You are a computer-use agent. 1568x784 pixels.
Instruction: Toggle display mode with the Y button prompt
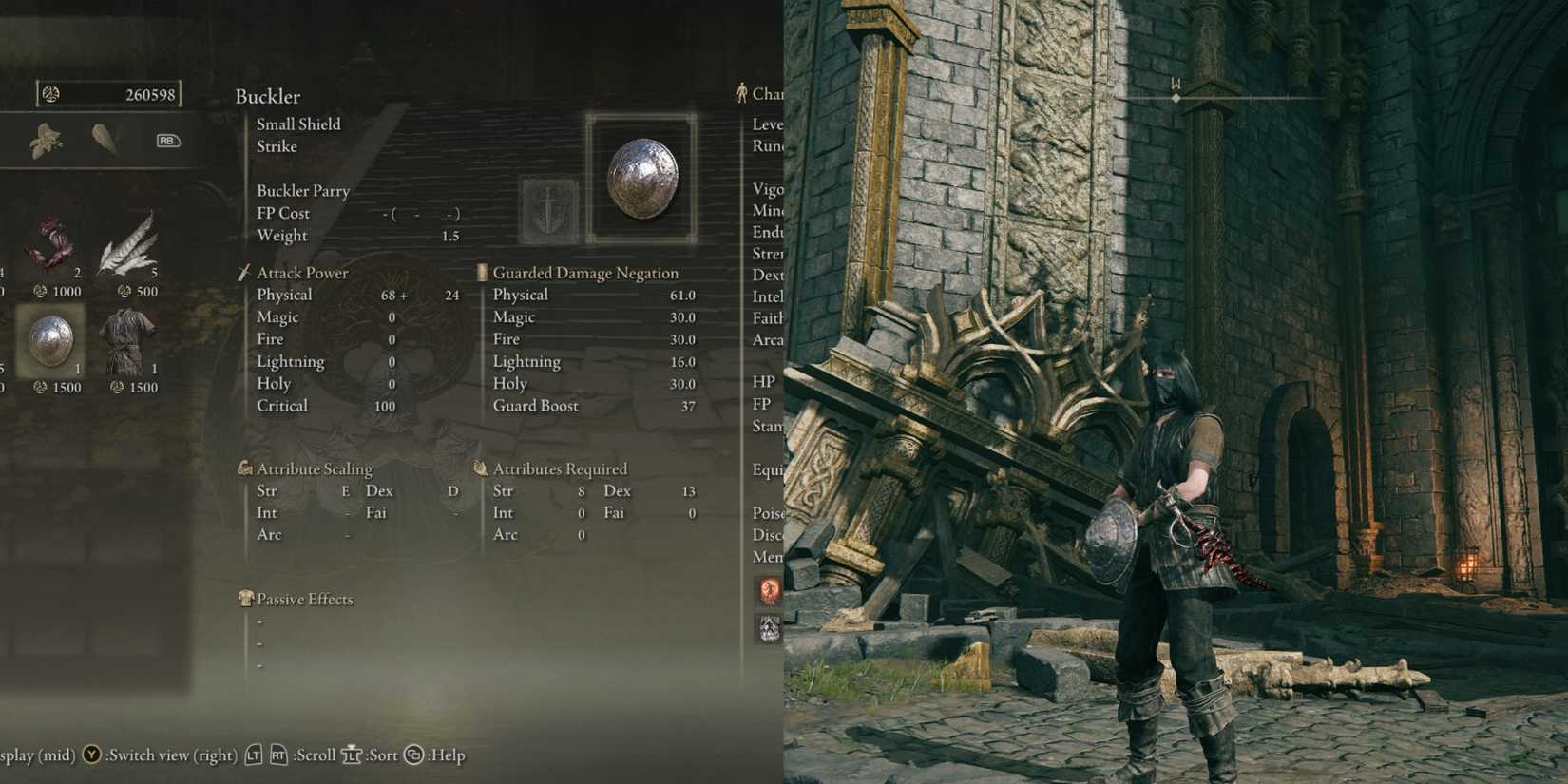[x=89, y=755]
